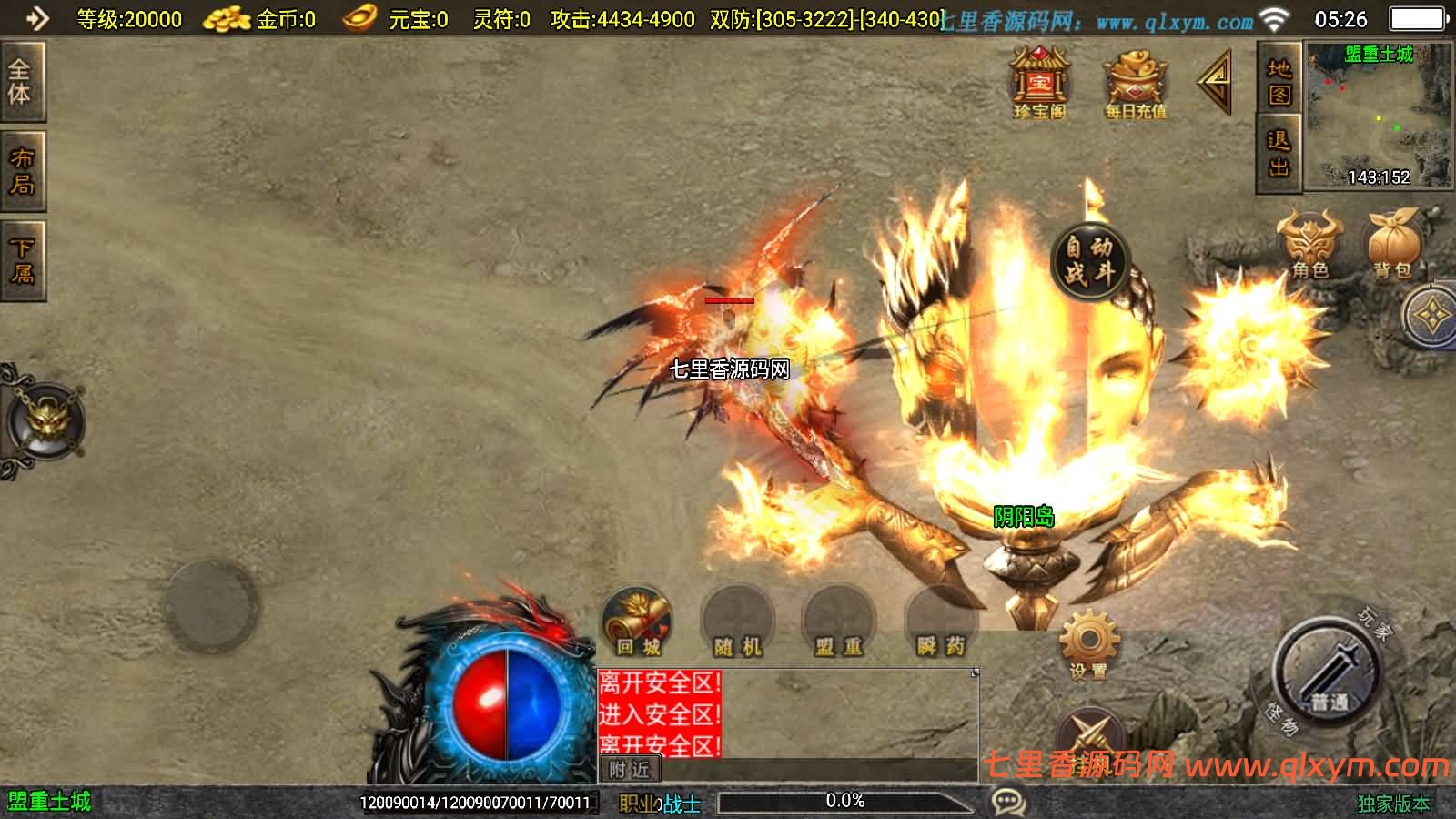This screenshot has height=819, width=1456.
Task: Collapse the HUD with top-left double arrows
Action: [35, 16]
